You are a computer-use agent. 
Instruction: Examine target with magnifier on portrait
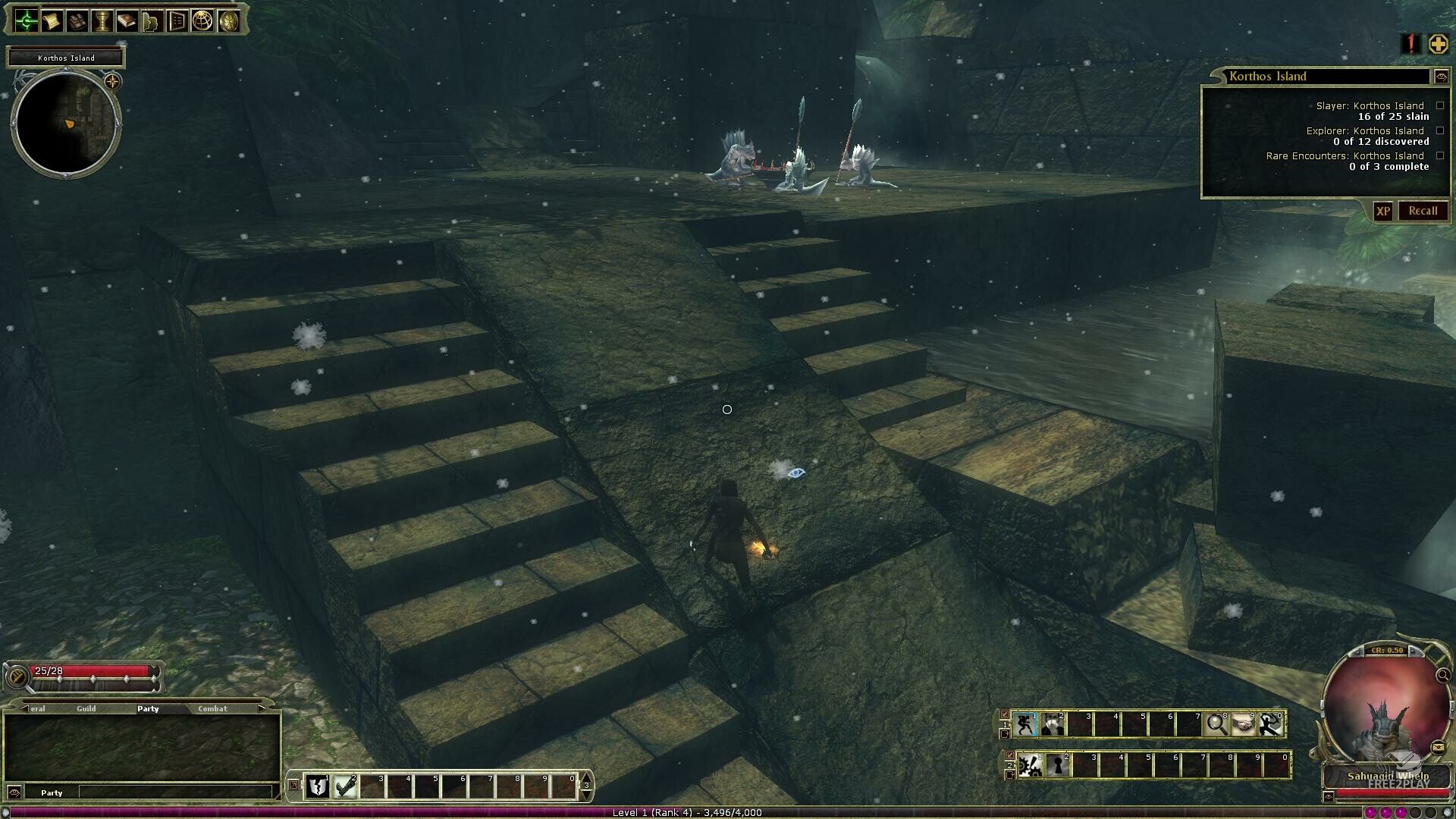point(1442,675)
